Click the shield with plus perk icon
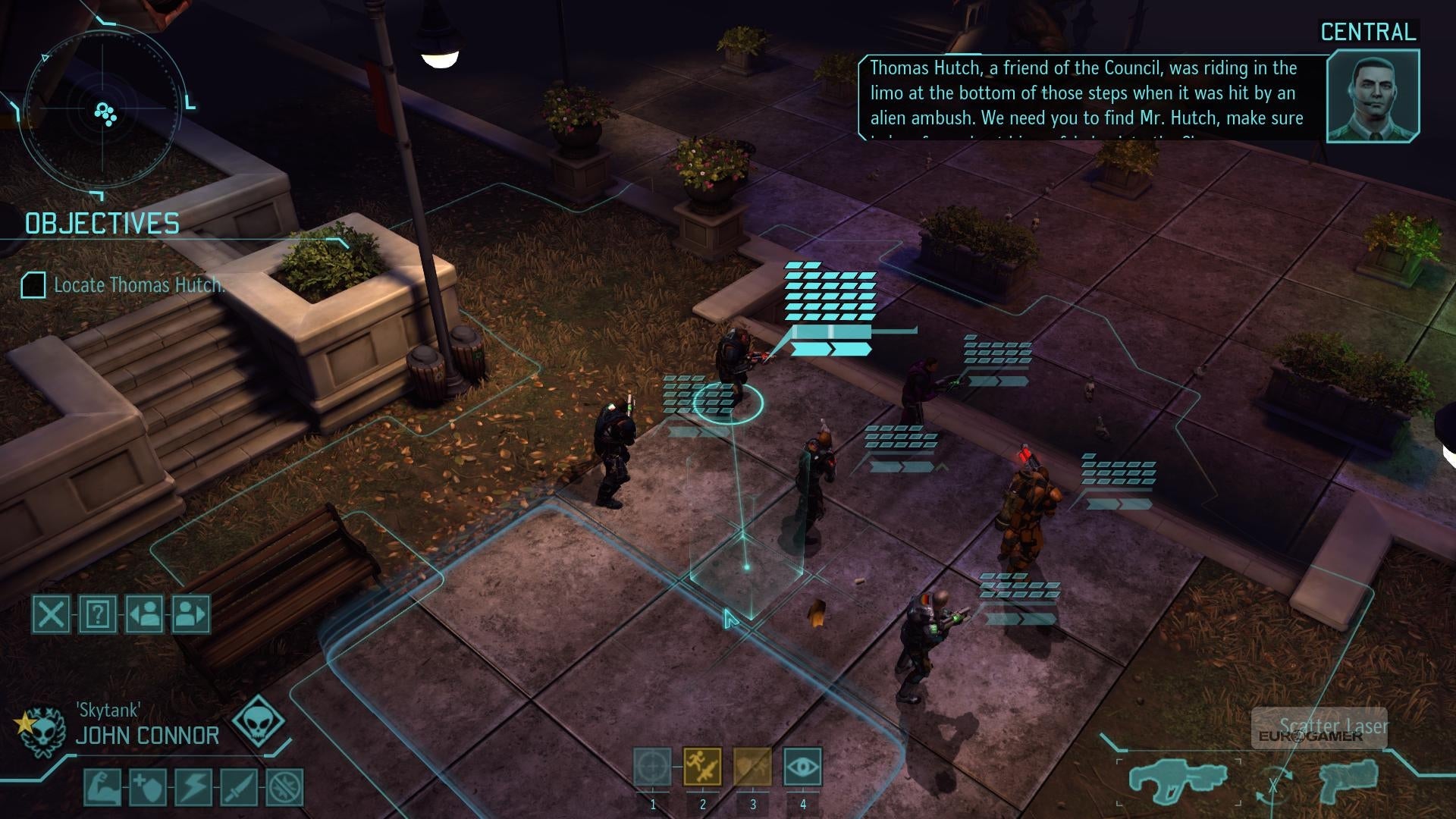 tap(148, 787)
